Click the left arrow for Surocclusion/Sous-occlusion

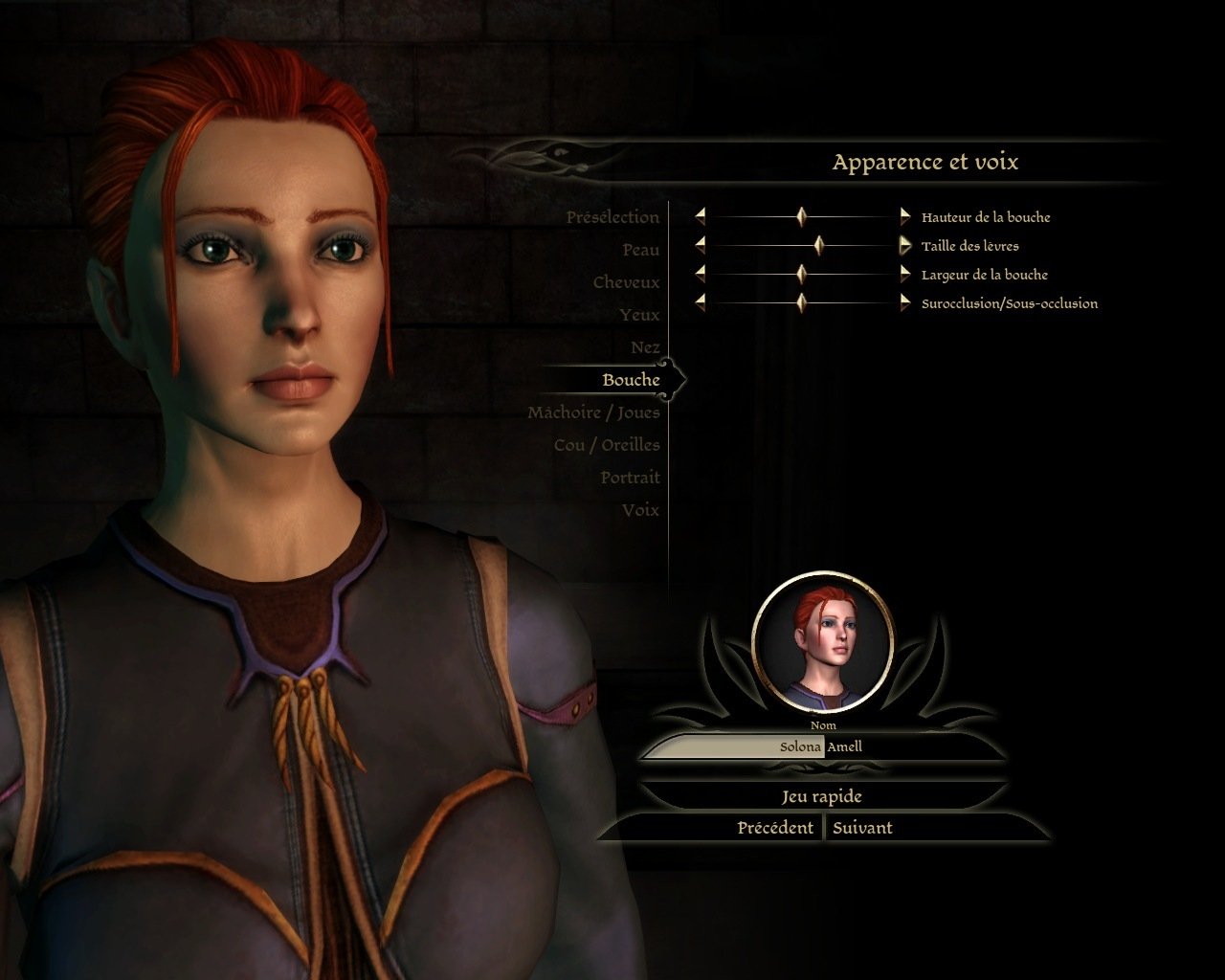tap(700, 302)
